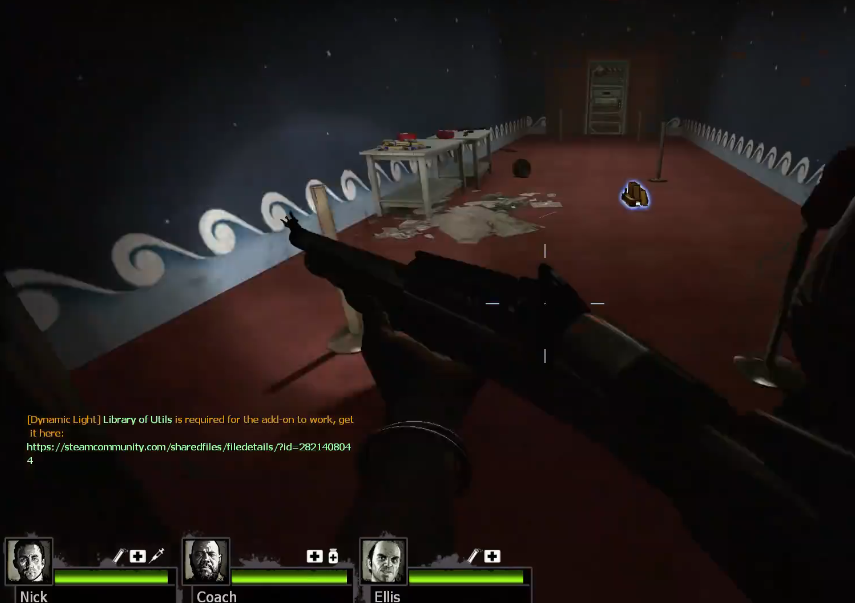Click Coach's pain pills icon
The height and width of the screenshot is (603, 855).
[x=333, y=556]
